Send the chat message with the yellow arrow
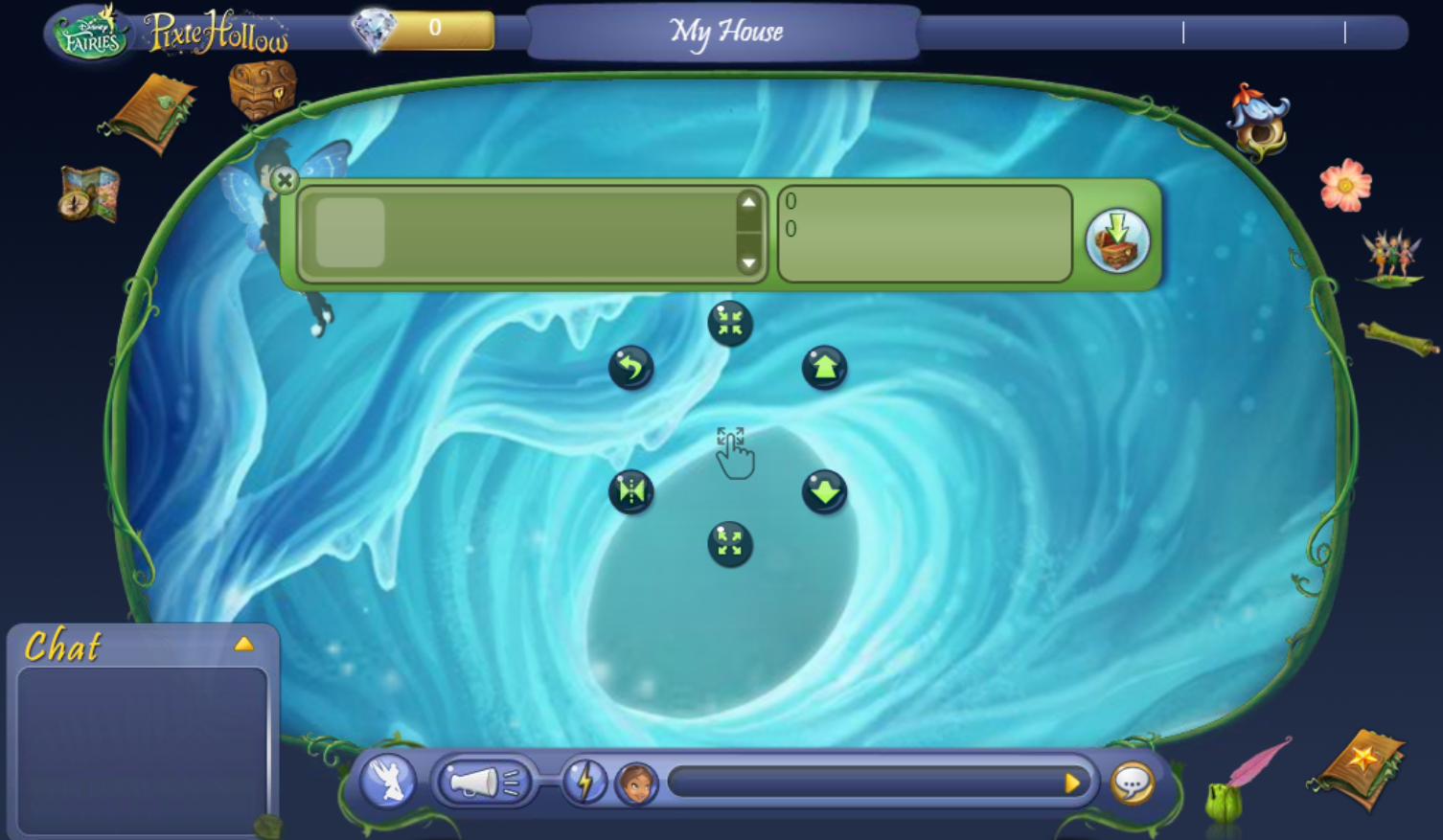This screenshot has height=840, width=1443. point(1072,783)
